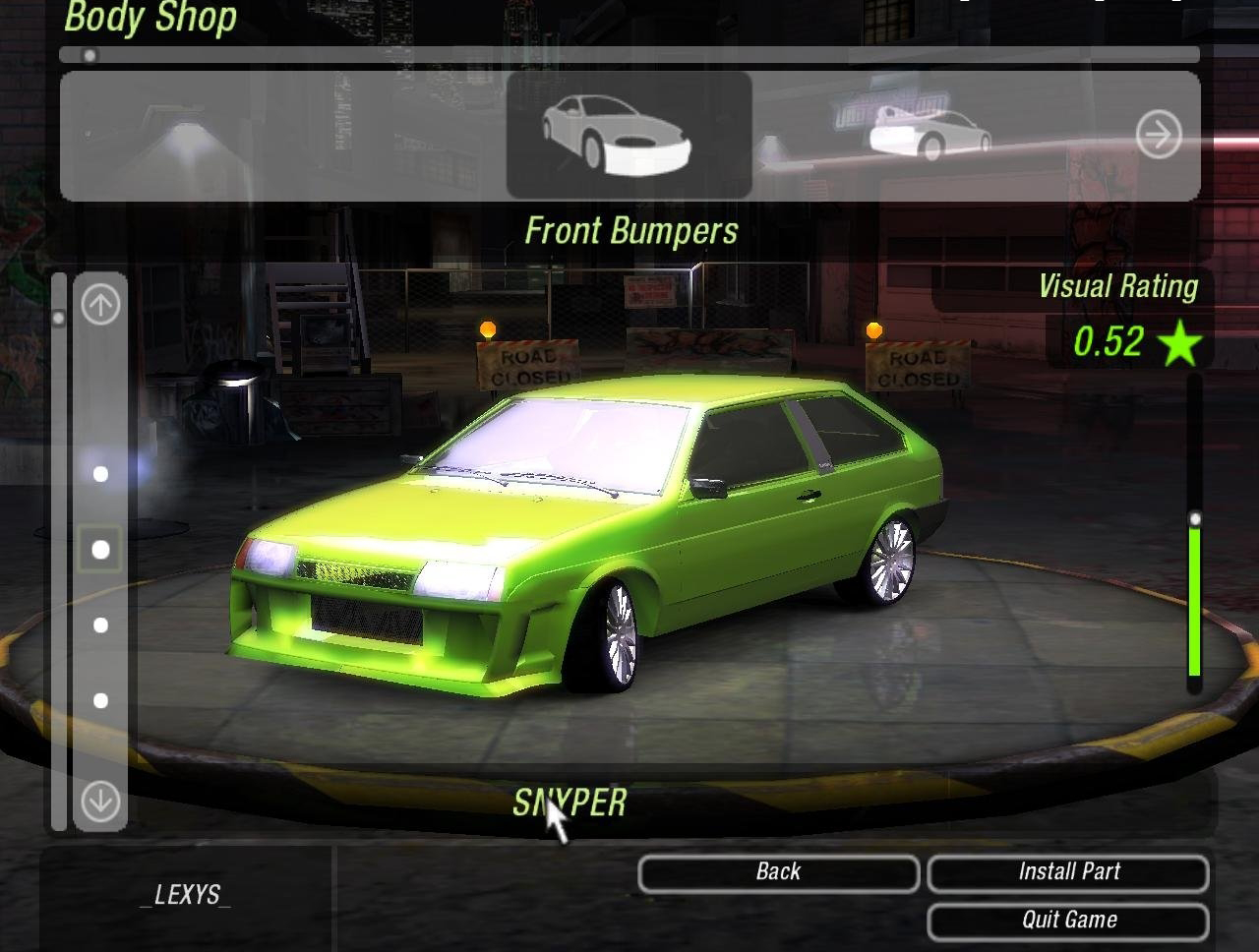Select the topmost category dot in the sidebar
The height and width of the screenshot is (952, 1259).
click(99, 473)
